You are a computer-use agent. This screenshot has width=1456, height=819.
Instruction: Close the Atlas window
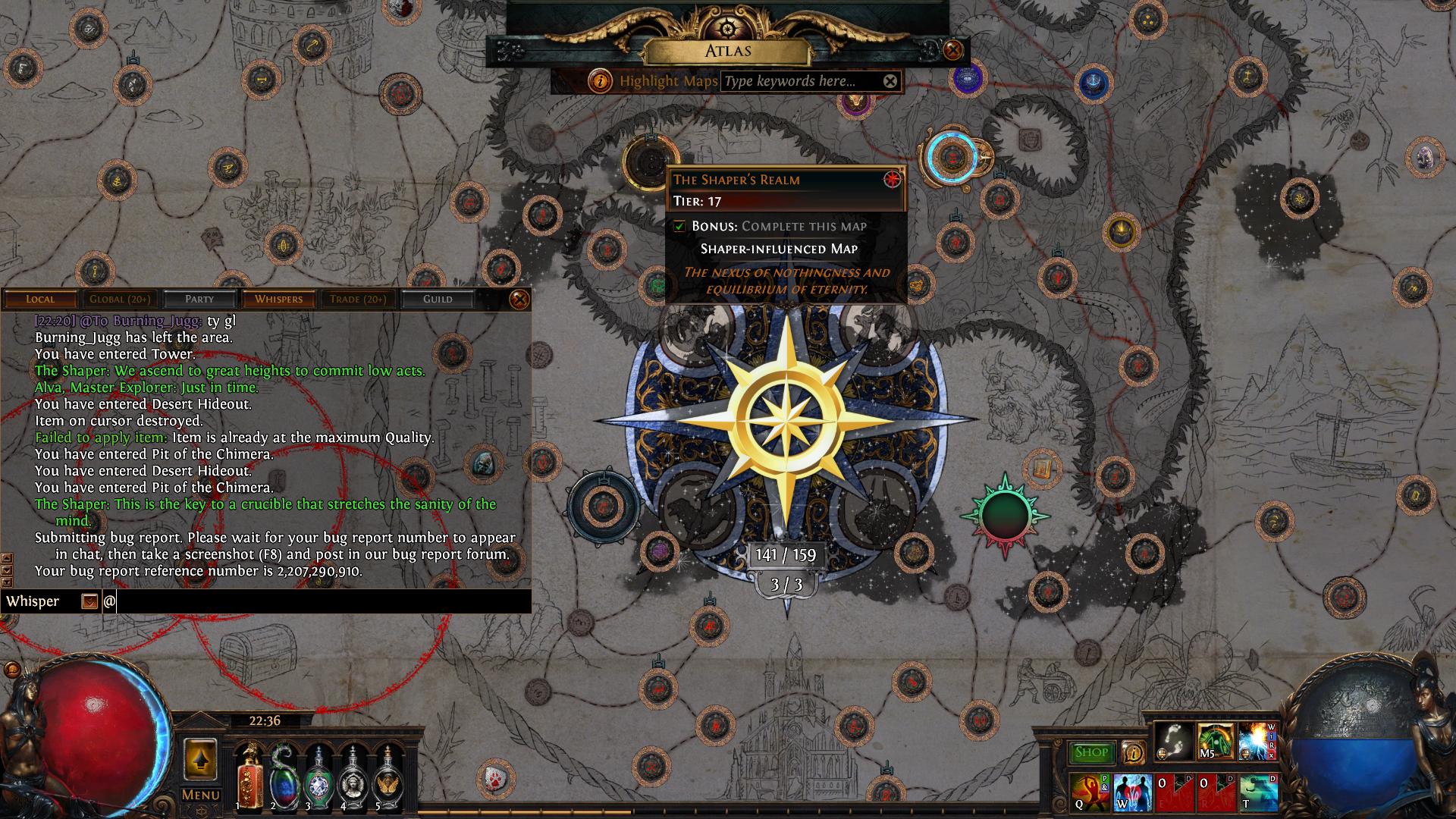953,51
